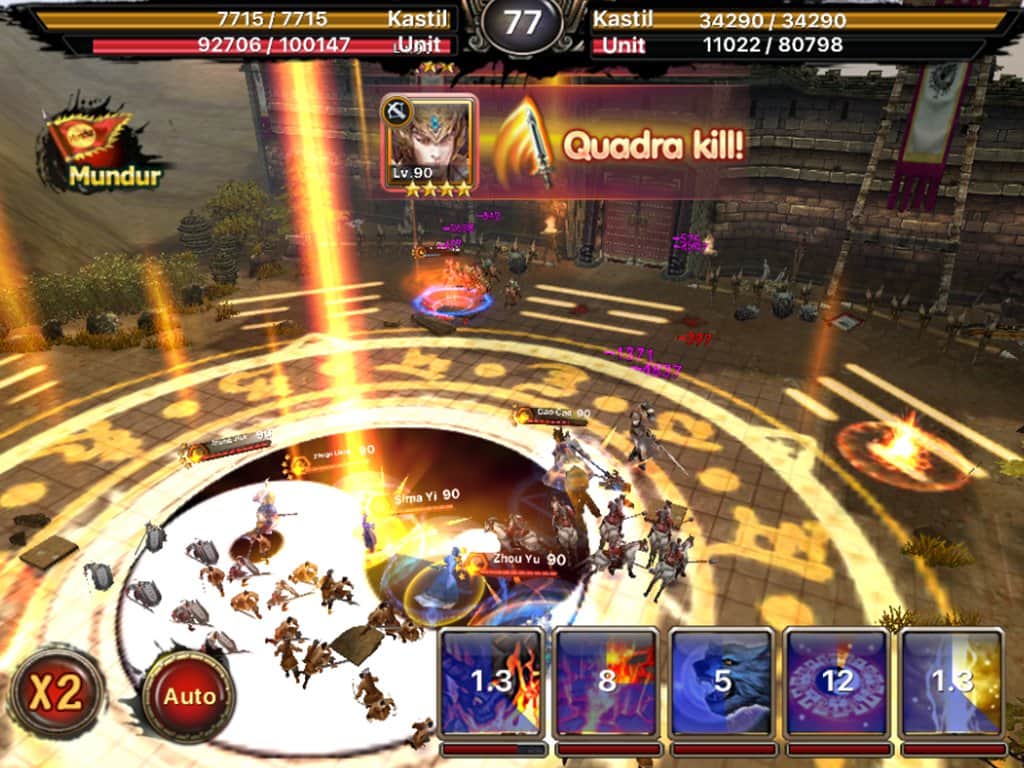Trigger the skill with cooldown 8

[x=607, y=682]
